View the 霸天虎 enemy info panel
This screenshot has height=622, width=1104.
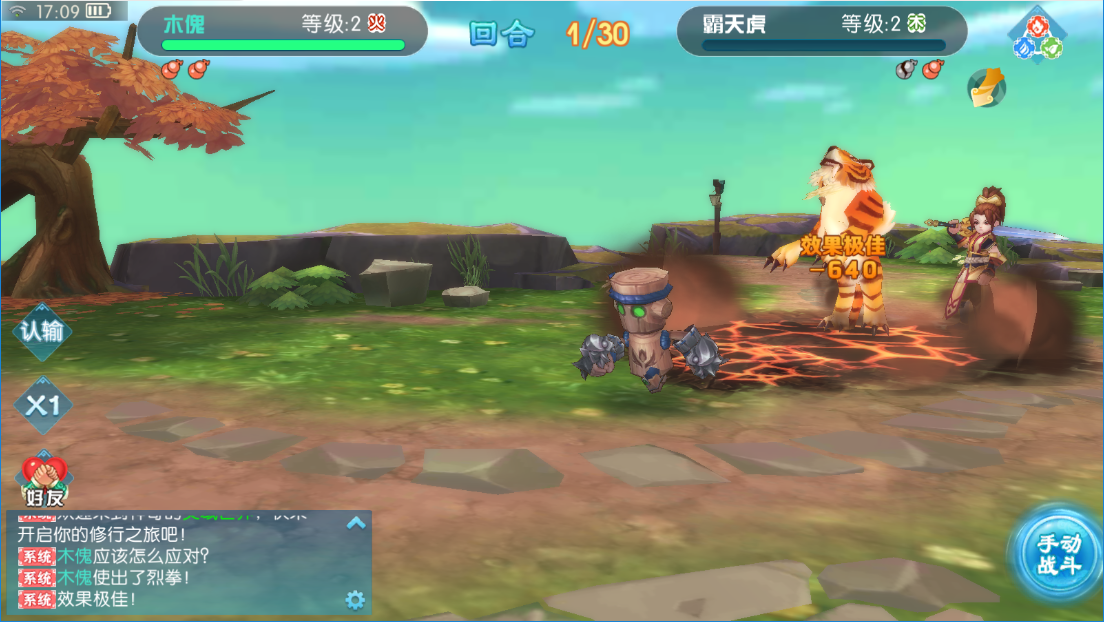822,31
